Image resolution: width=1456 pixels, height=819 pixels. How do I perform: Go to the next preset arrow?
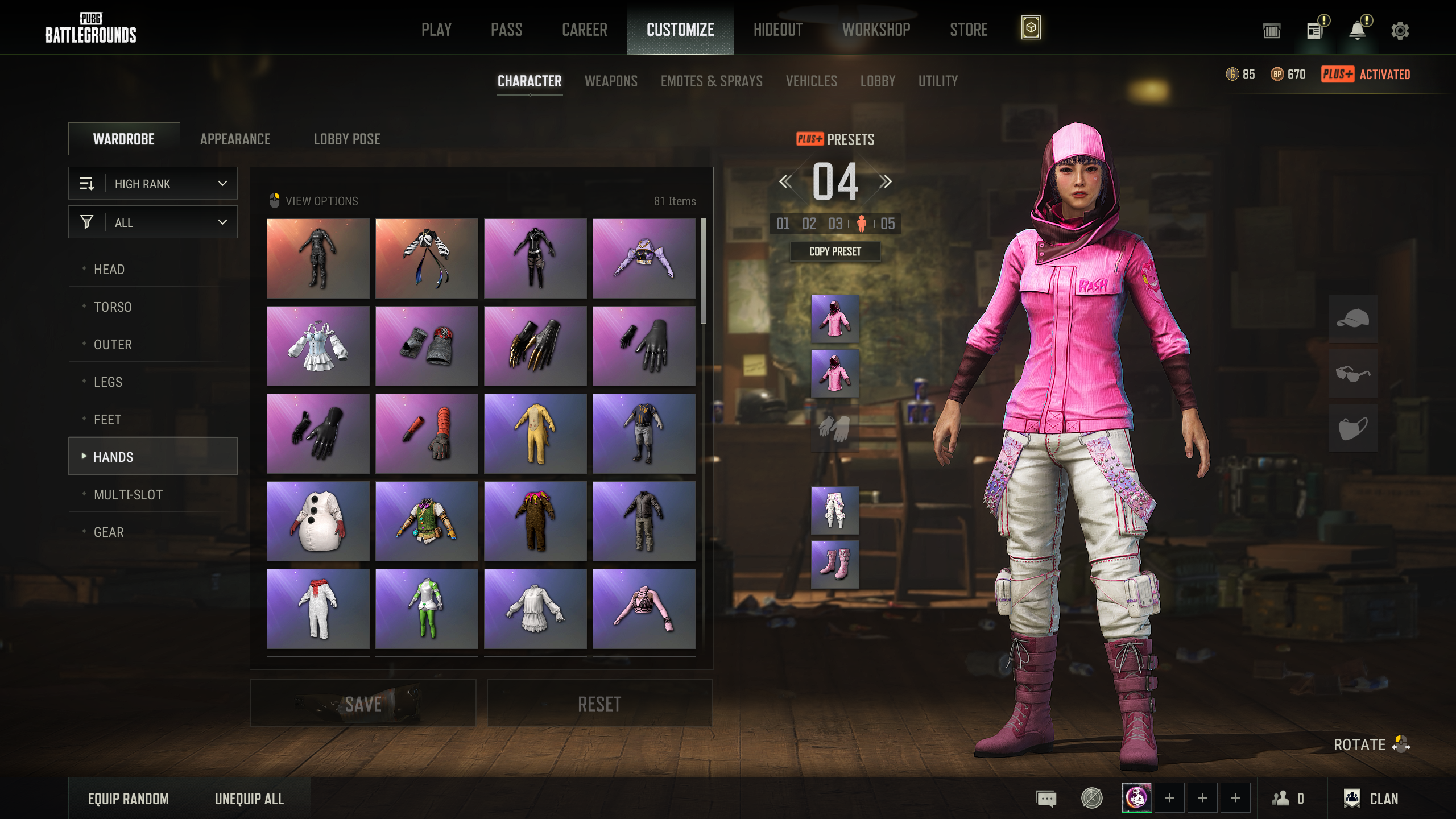coord(886,182)
